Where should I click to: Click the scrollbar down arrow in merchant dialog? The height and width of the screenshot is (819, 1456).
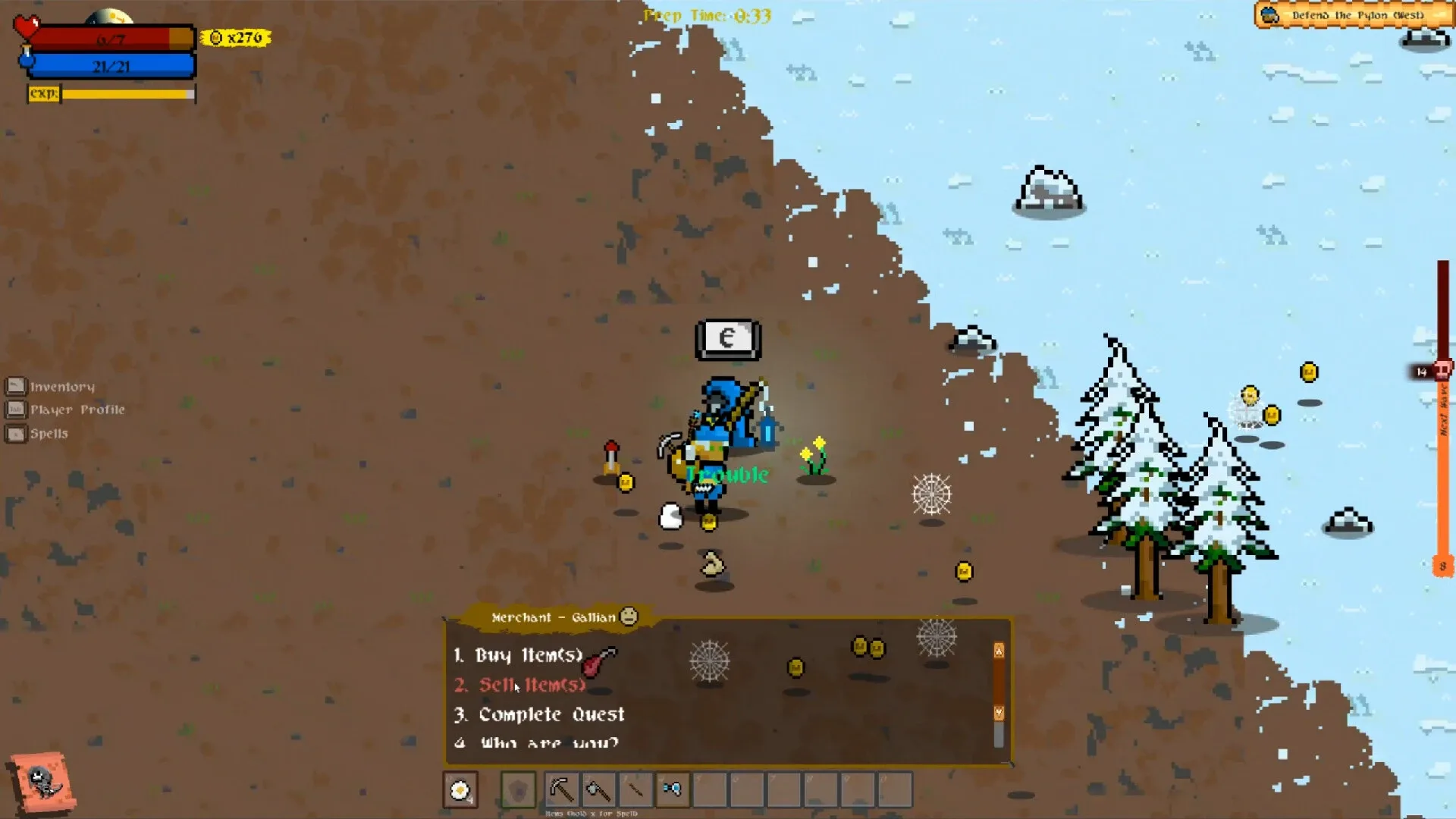[999, 711]
